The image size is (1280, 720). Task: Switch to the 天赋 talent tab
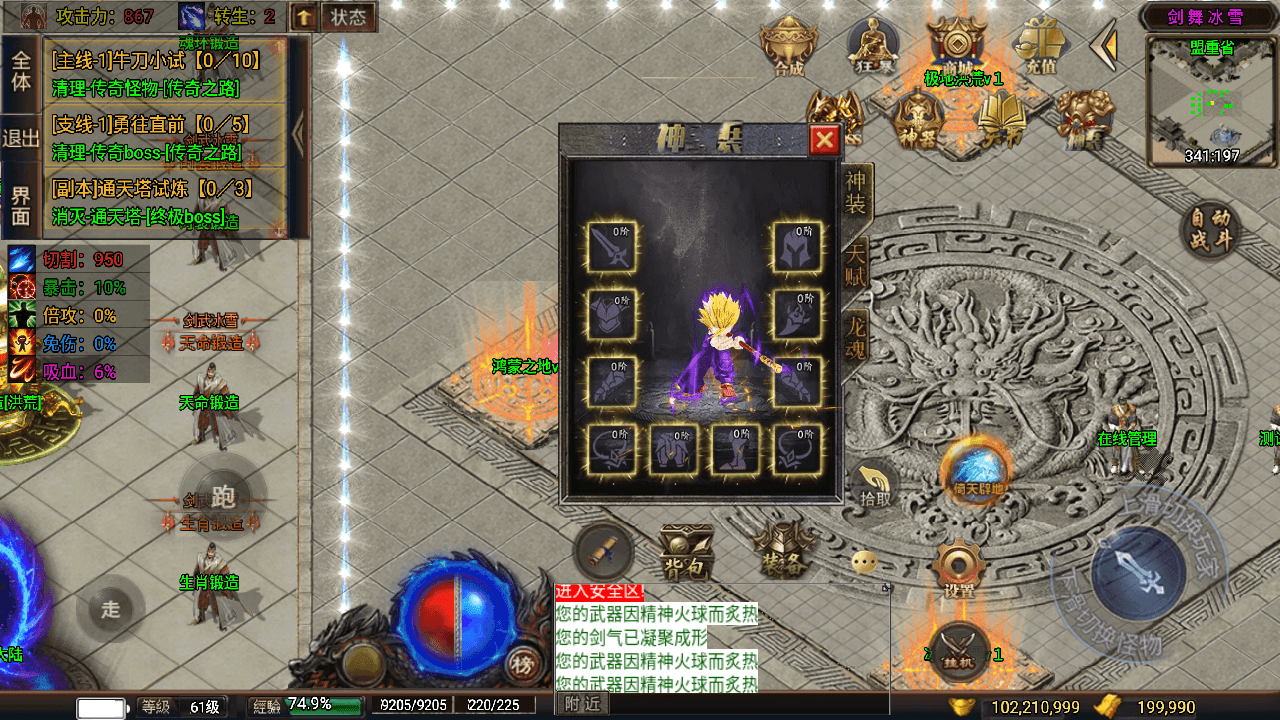857,264
